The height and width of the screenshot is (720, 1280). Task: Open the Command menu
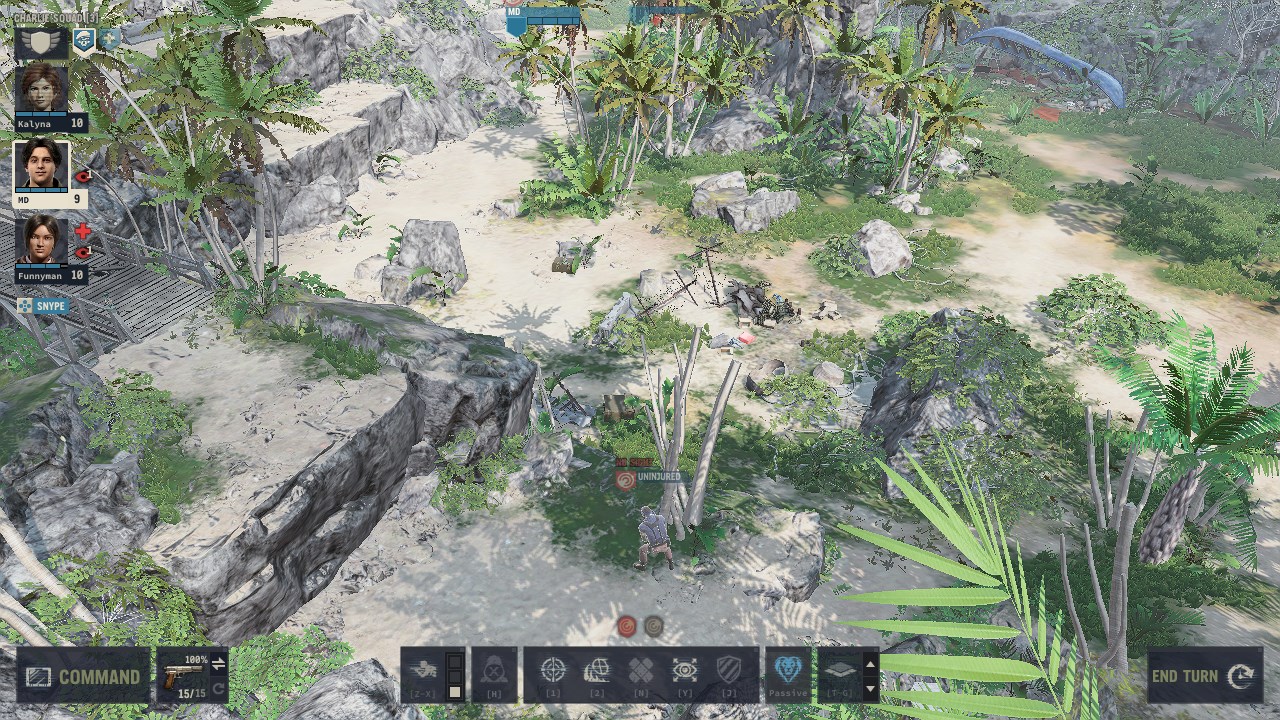(x=84, y=676)
